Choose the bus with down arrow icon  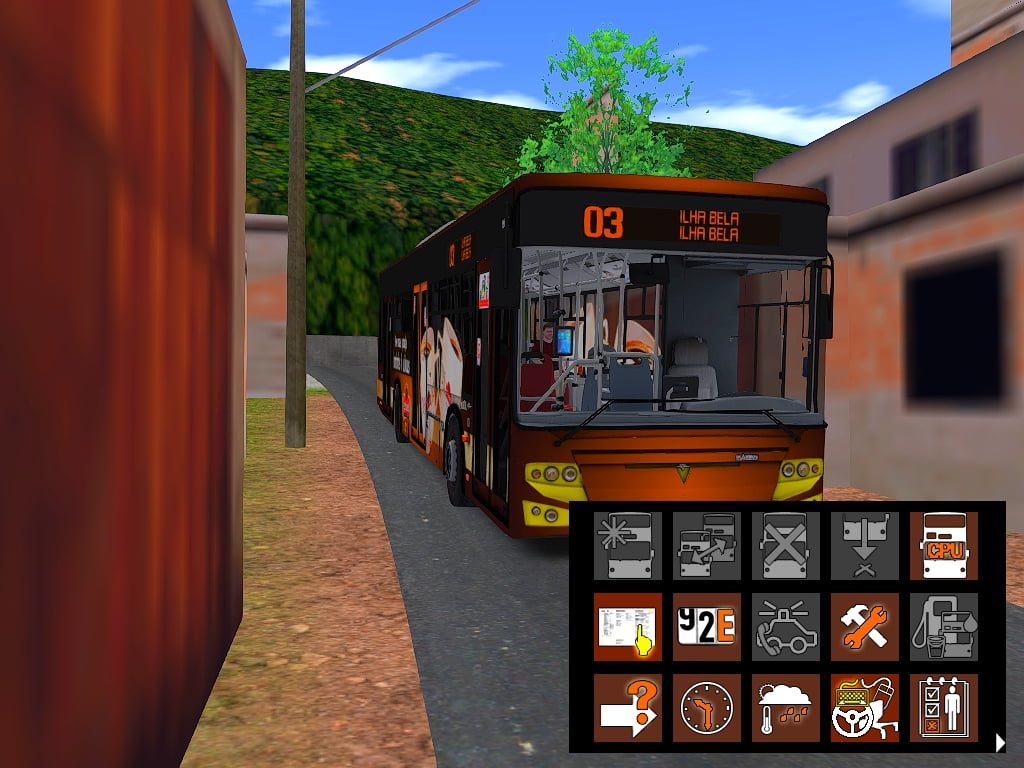pyautogui.click(x=864, y=546)
